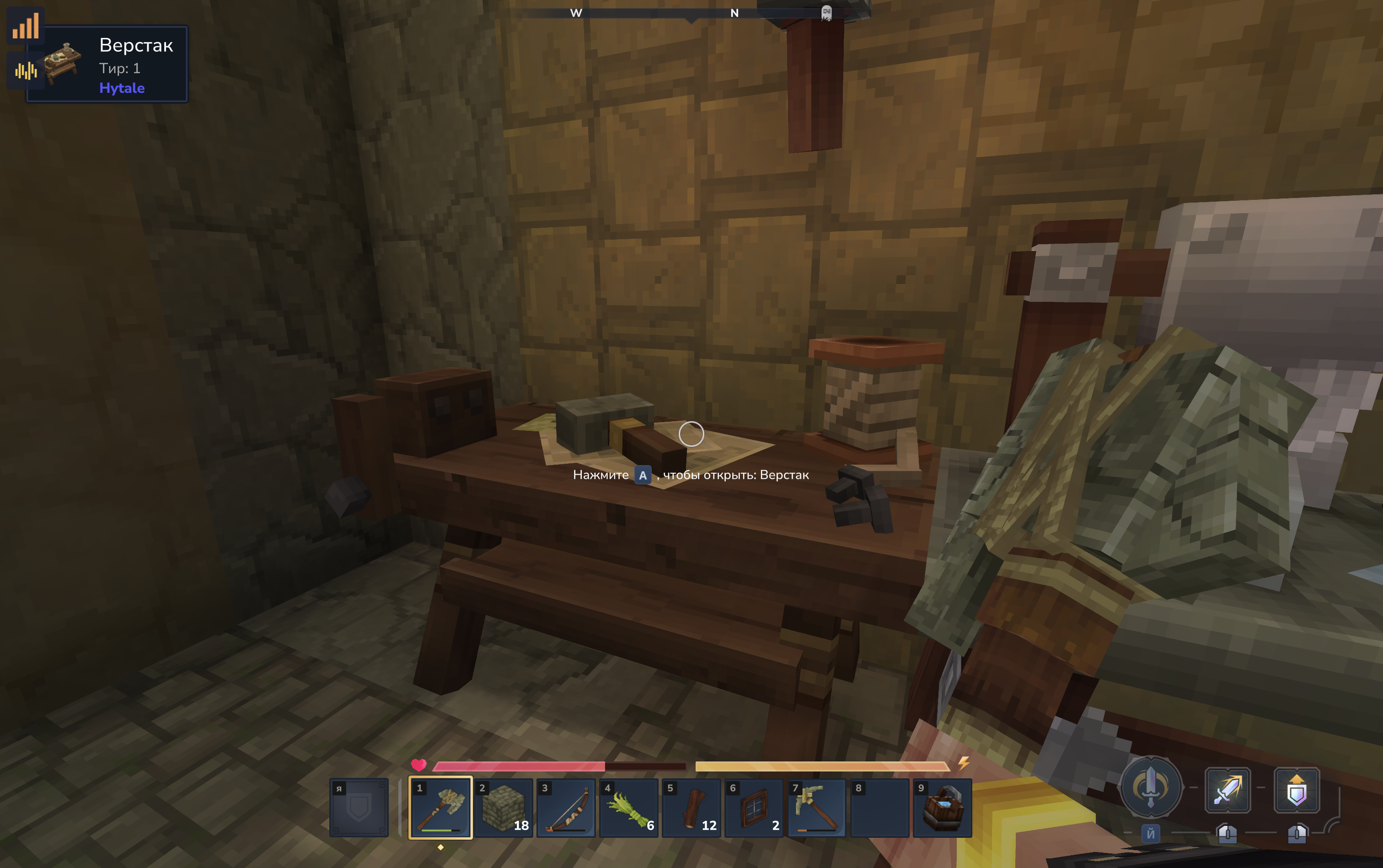Open the orange signal bars overlay icon
Viewport: 1383px width, 868px height.
[x=26, y=25]
